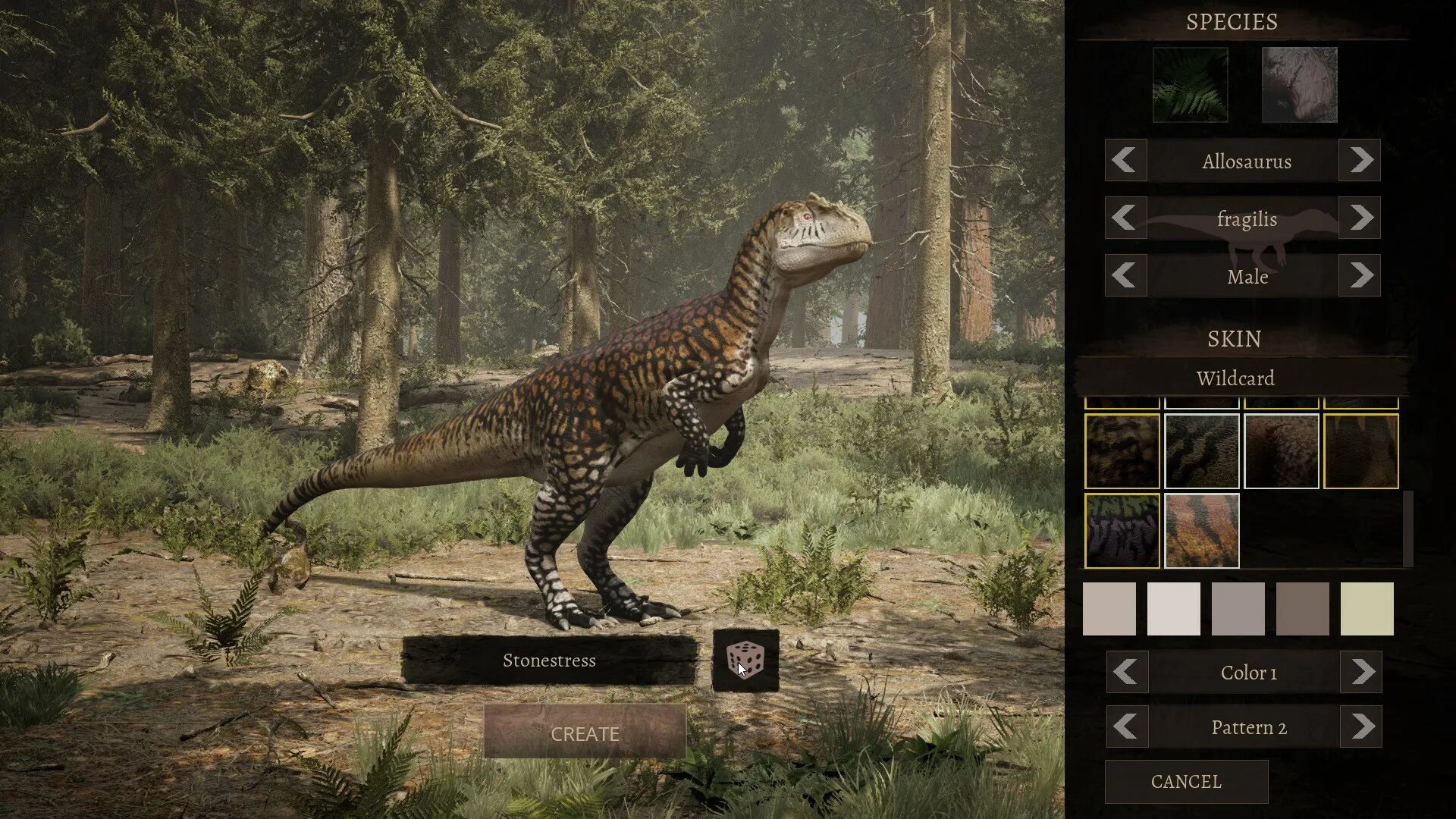This screenshot has width=1456, height=819.
Task: Create the Allosaurus character
Action: pos(585,733)
